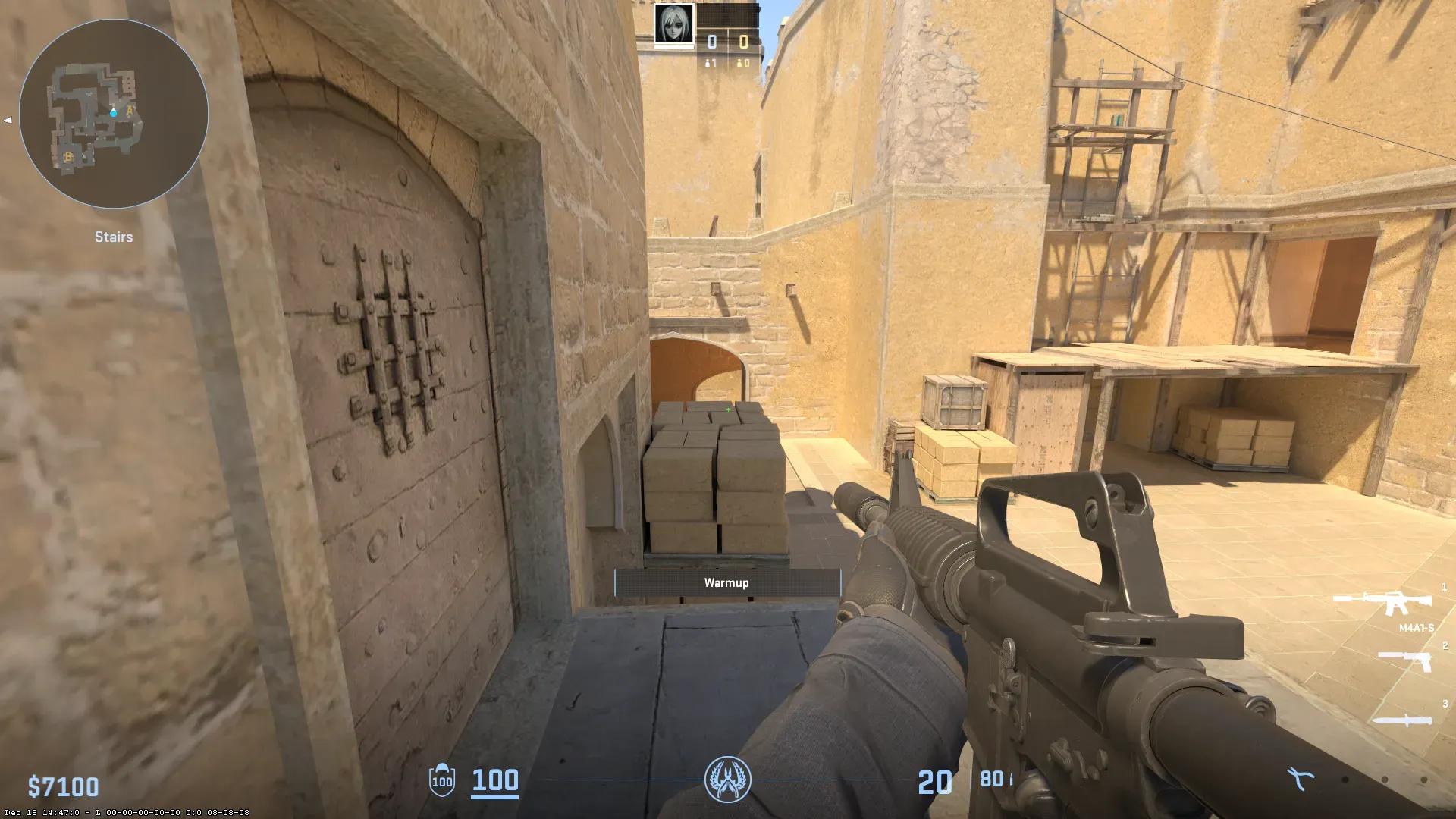Click the defuse kit pliers icon

click(x=1301, y=778)
